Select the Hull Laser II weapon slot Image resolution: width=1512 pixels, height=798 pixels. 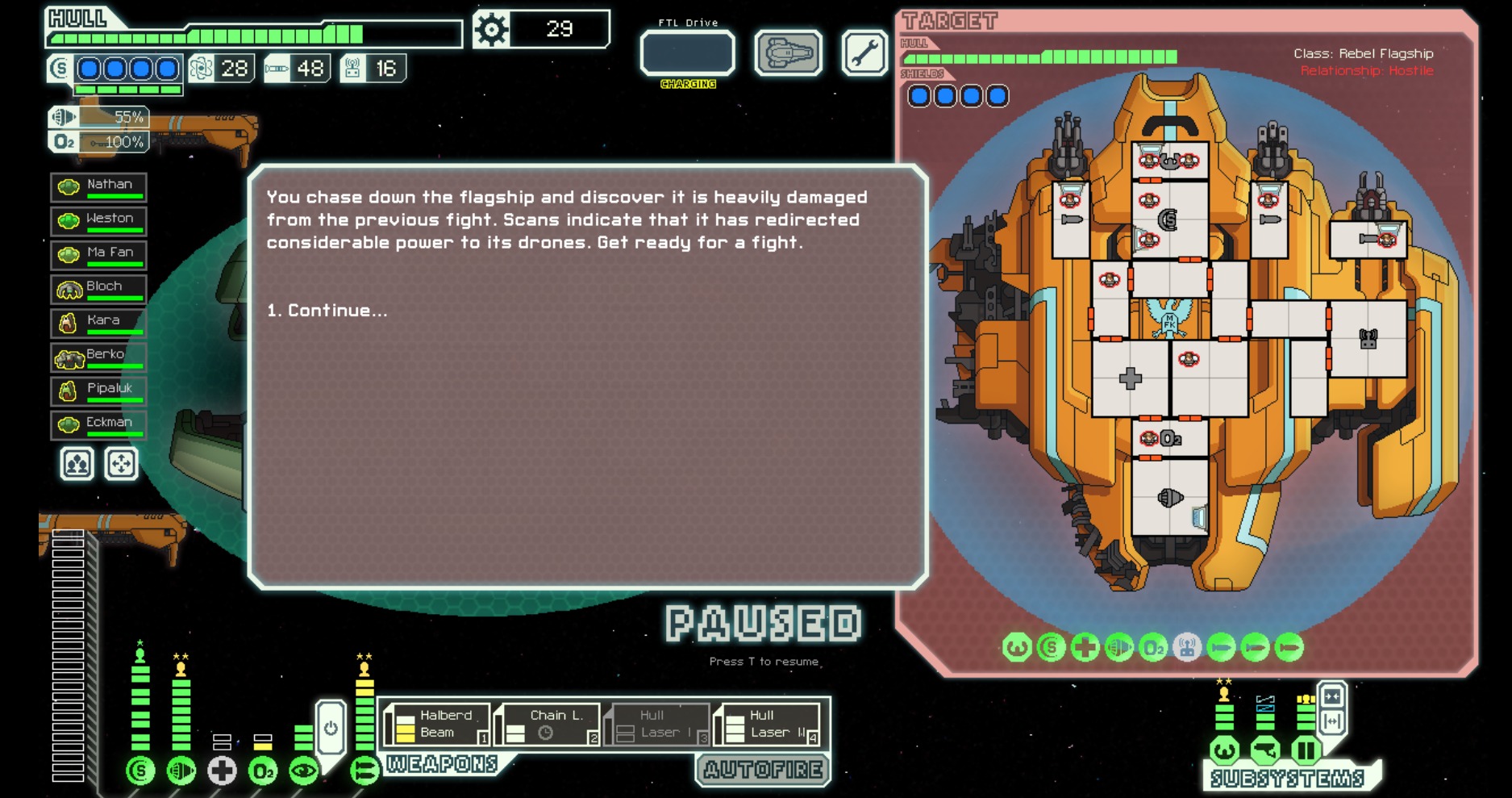pyautogui.click(x=768, y=724)
